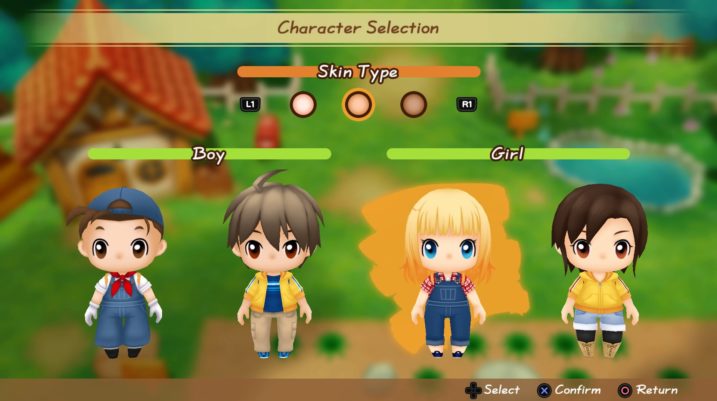
Task: Choose the medium skin type swatch
Action: coord(358,103)
